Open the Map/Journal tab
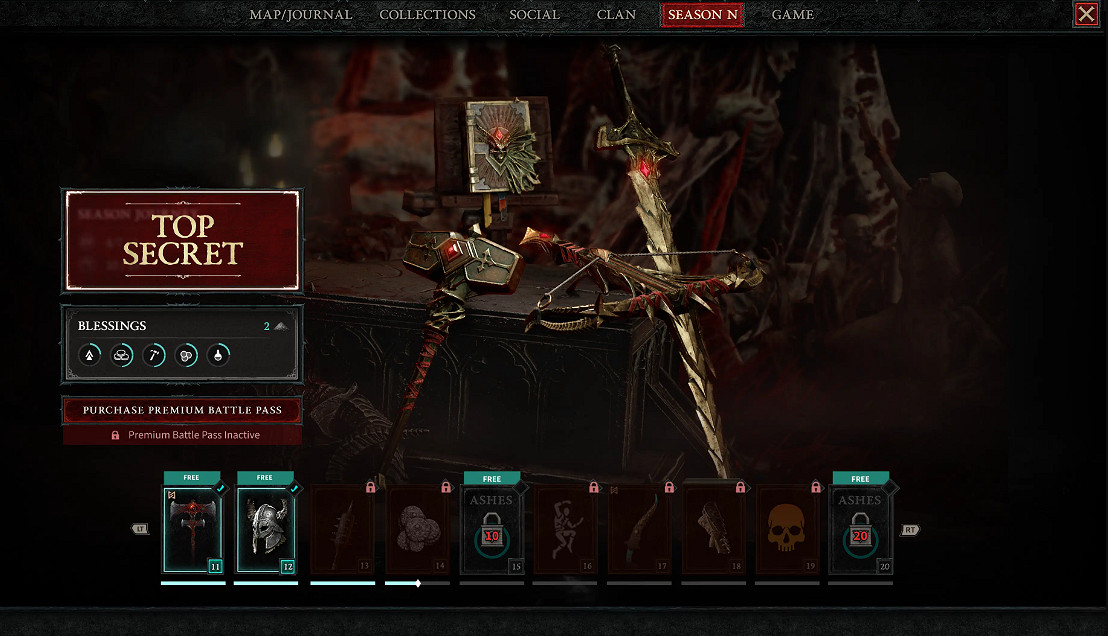Screen dimensions: 1108x636 click(x=300, y=15)
